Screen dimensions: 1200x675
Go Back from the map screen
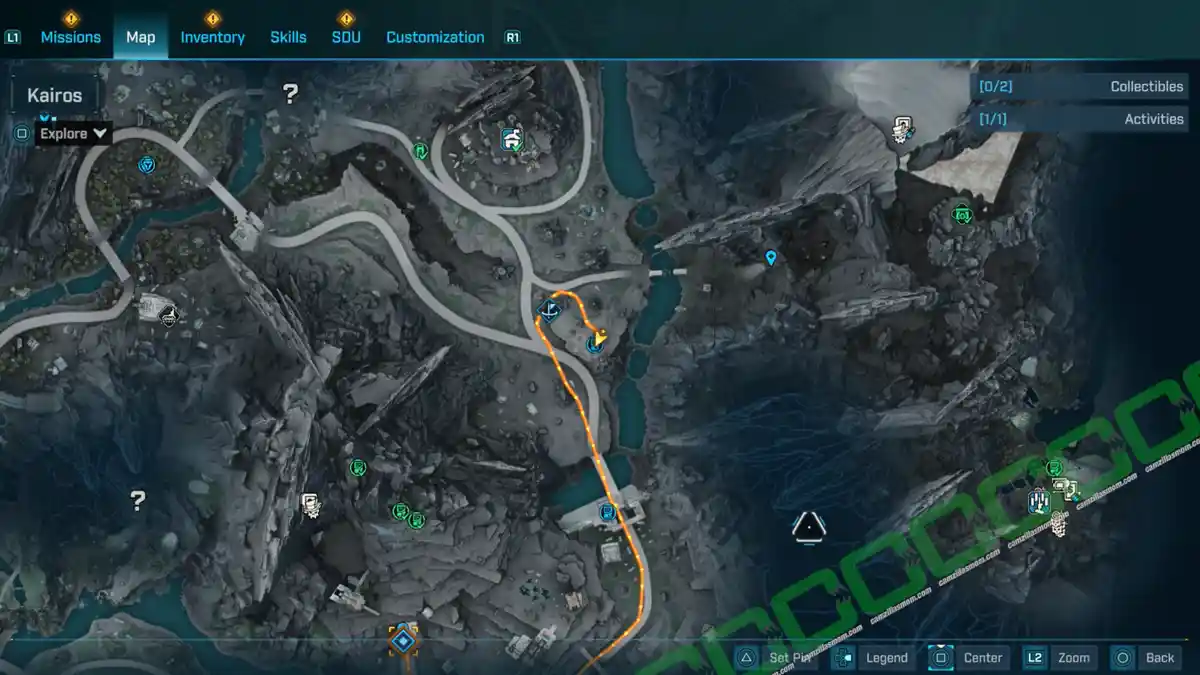1146,657
